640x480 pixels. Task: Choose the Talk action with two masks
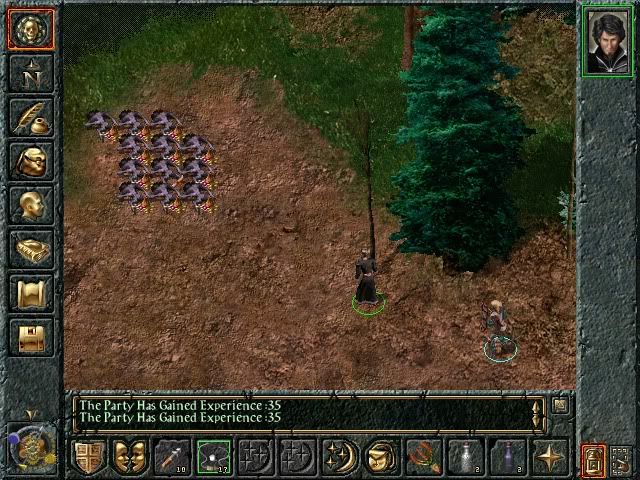pos(129,456)
